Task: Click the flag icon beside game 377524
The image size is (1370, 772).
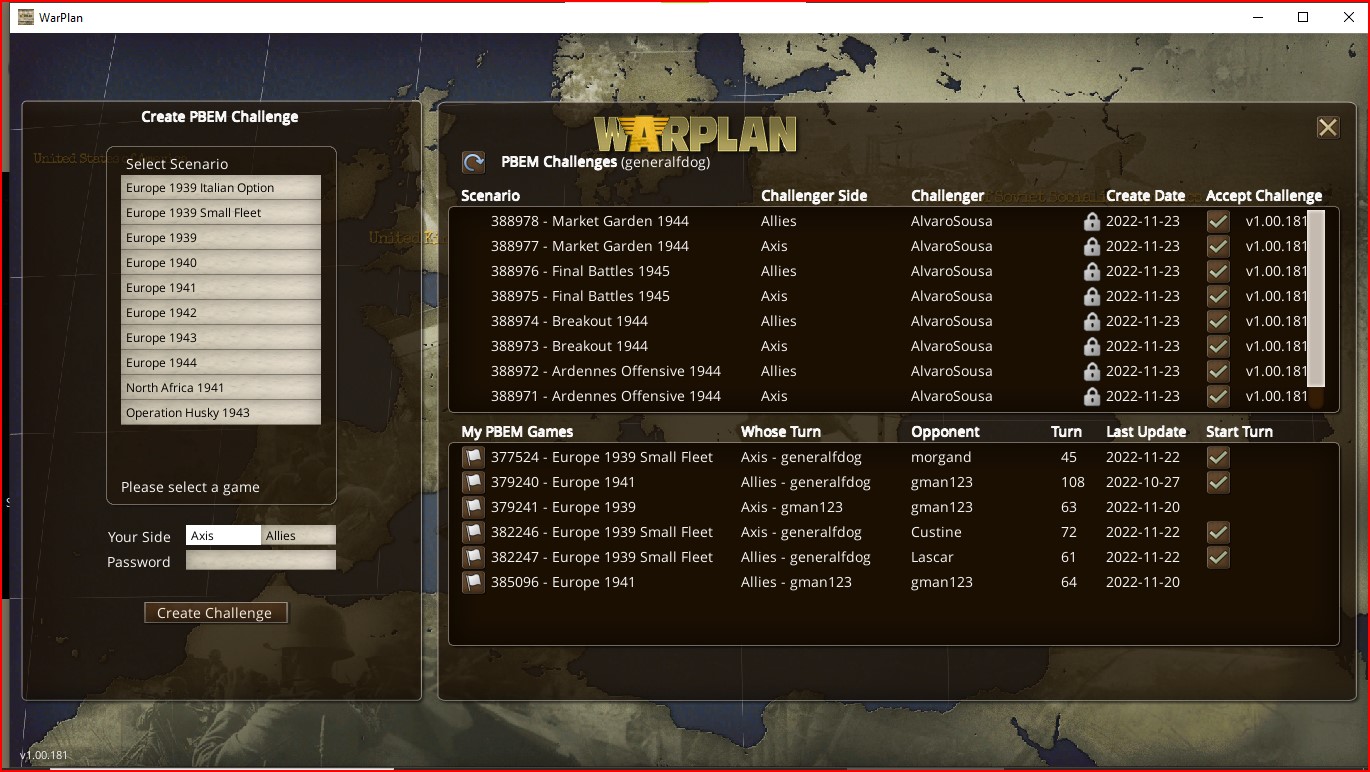Action: pos(472,457)
